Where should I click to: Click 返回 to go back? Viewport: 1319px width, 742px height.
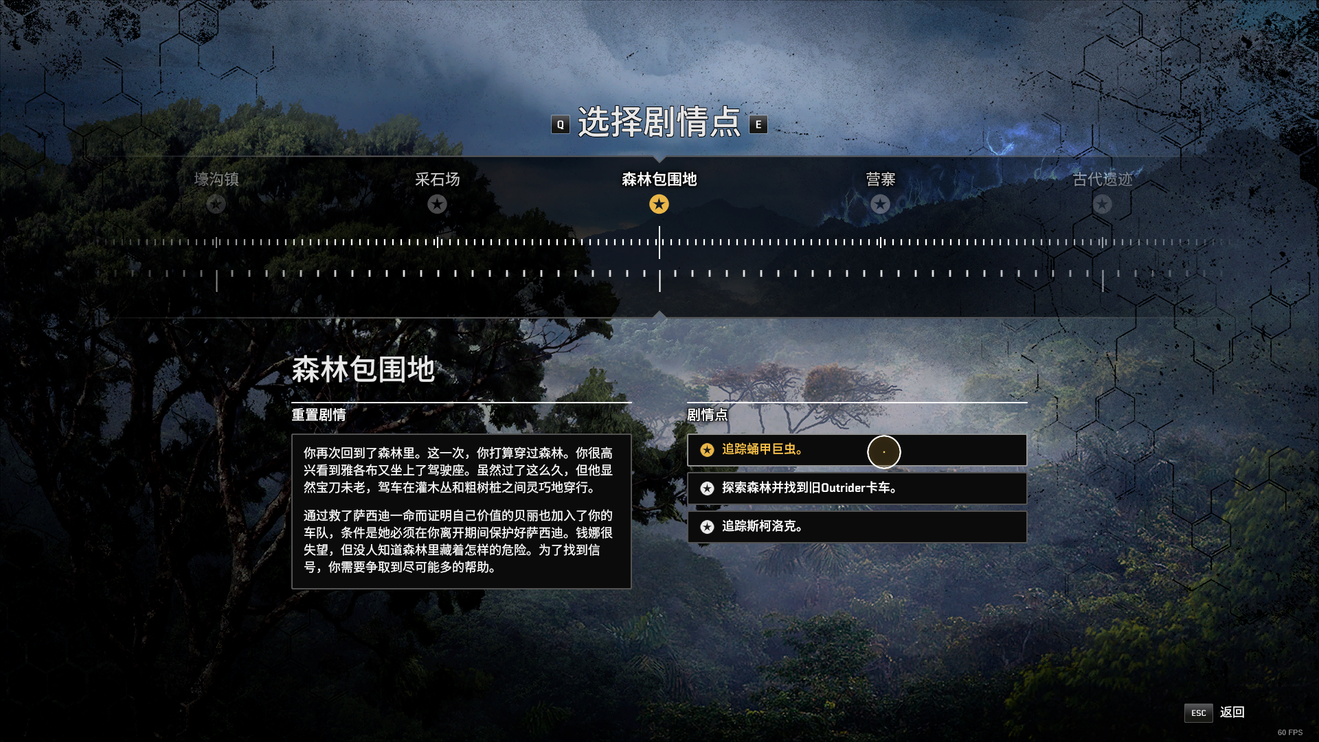(1216, 712)
